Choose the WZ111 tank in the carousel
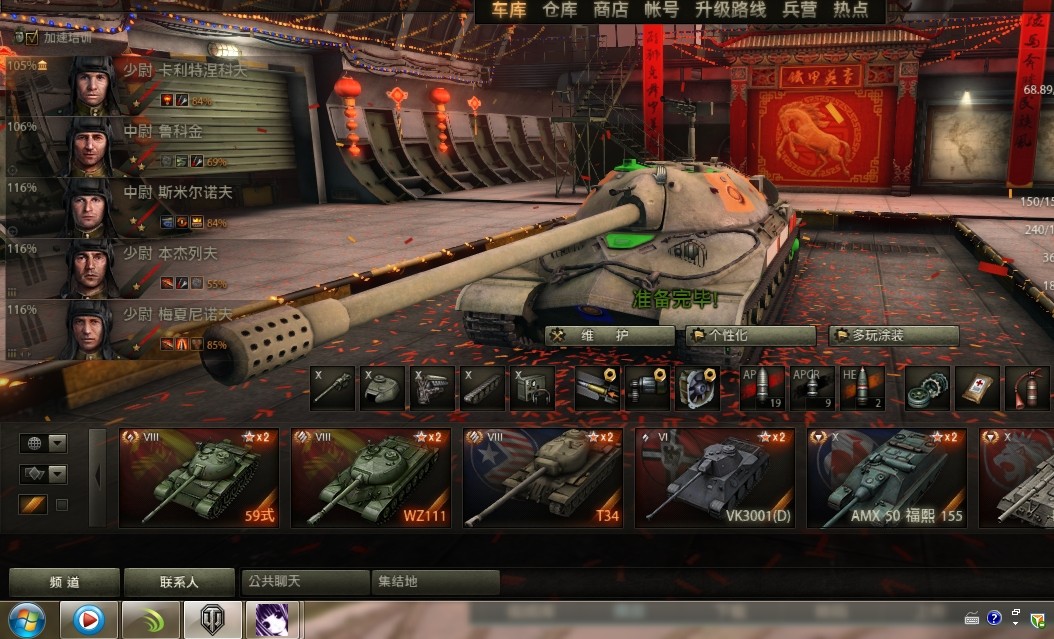Screen dimensions: 1054x639 point(370,477)
